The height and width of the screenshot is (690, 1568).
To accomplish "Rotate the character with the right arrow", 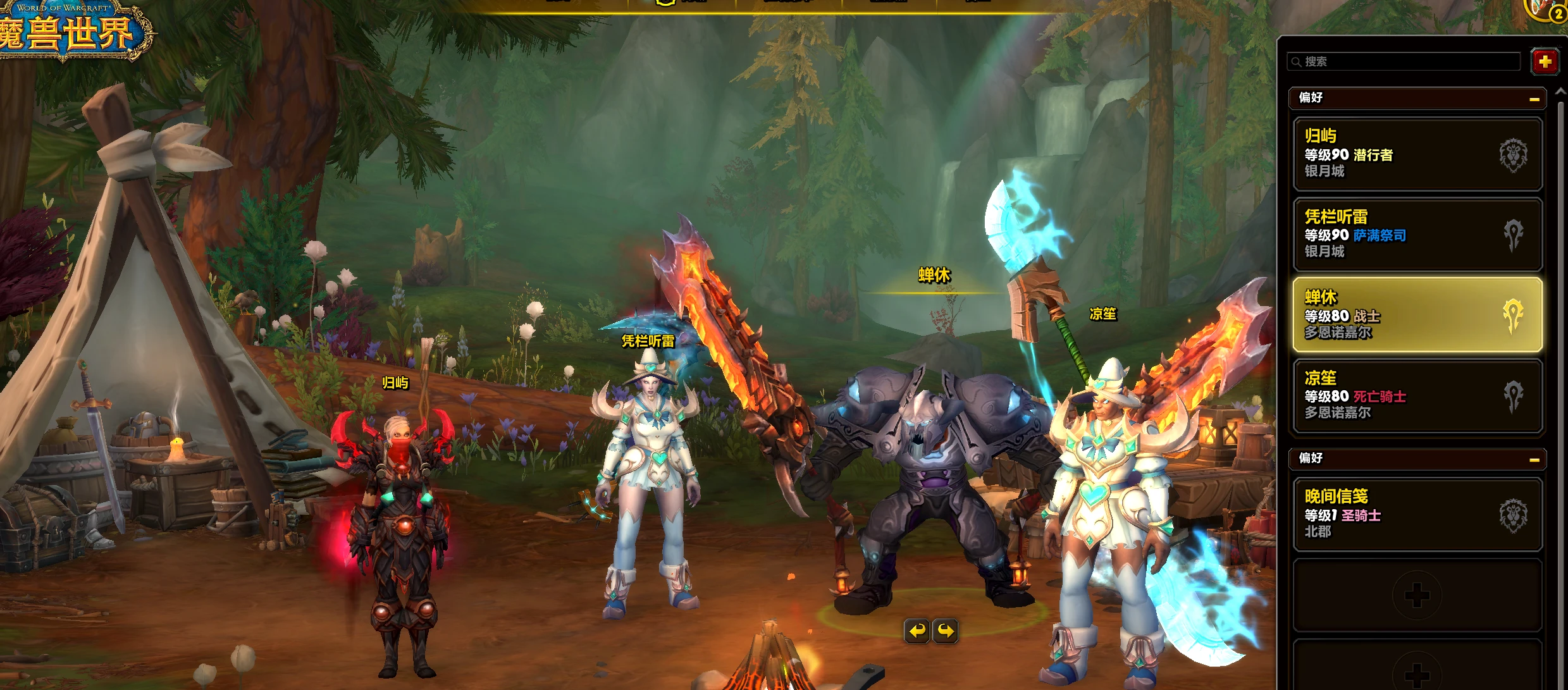I will pyautogui.click(x=945, y=631).
